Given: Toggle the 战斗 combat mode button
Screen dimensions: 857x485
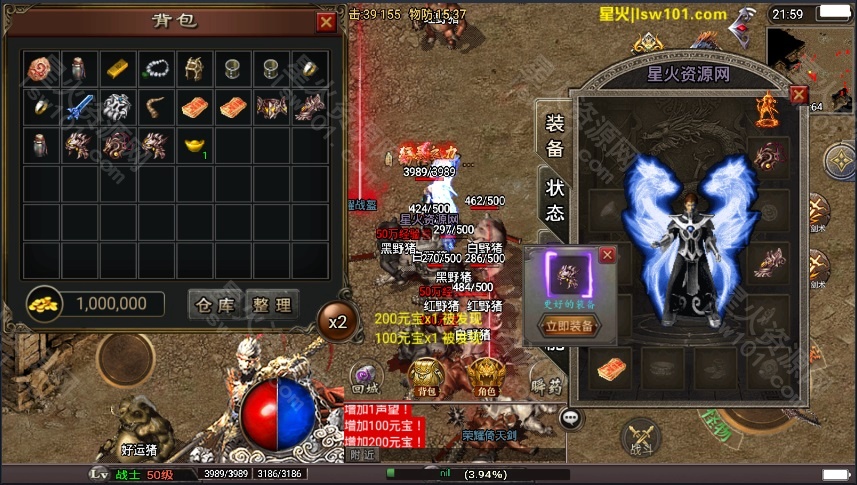Looking at the screenshot, I should click(x=640, y=438).
